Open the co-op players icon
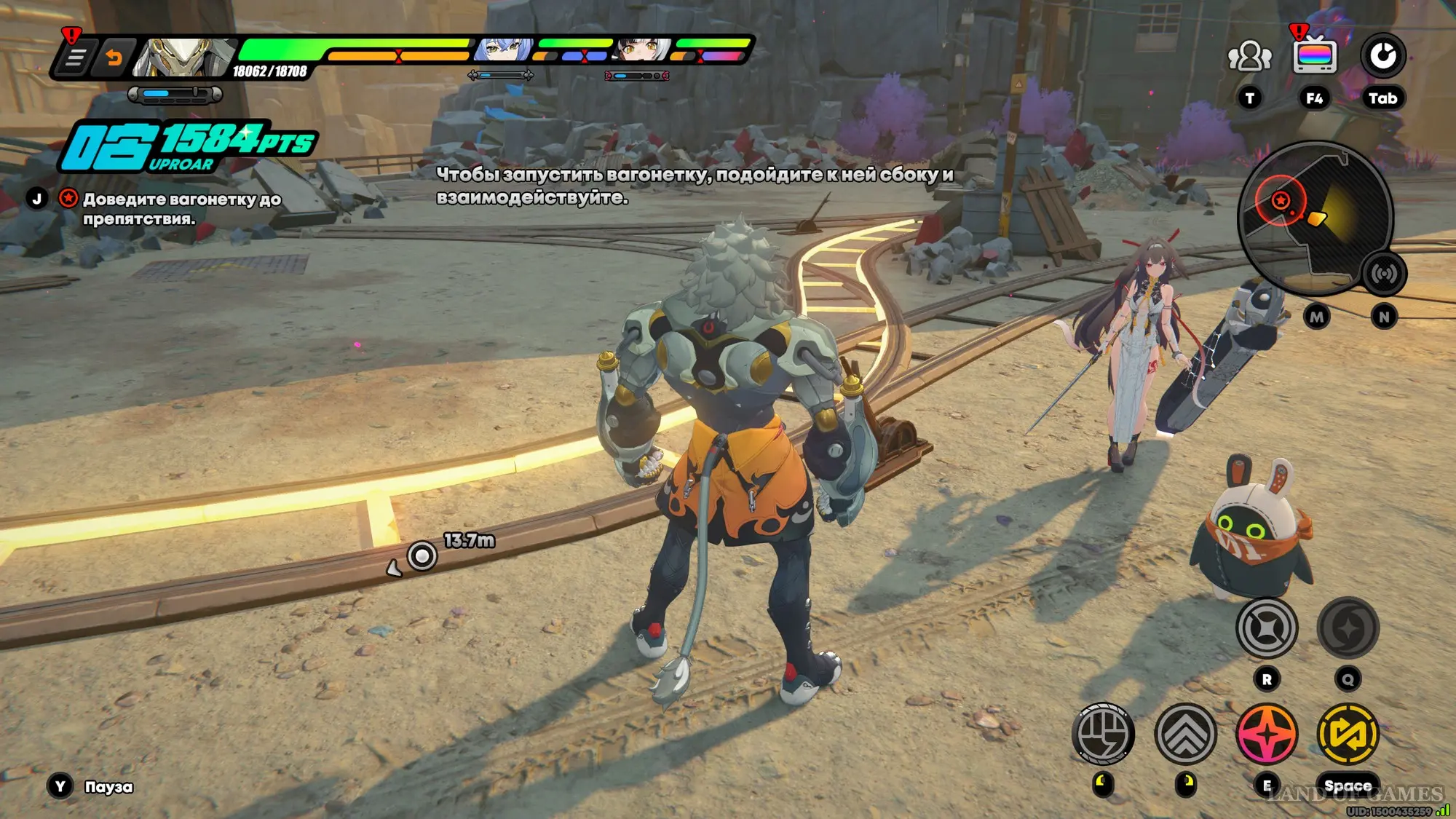1456x819 pixels. [1249, 56]
